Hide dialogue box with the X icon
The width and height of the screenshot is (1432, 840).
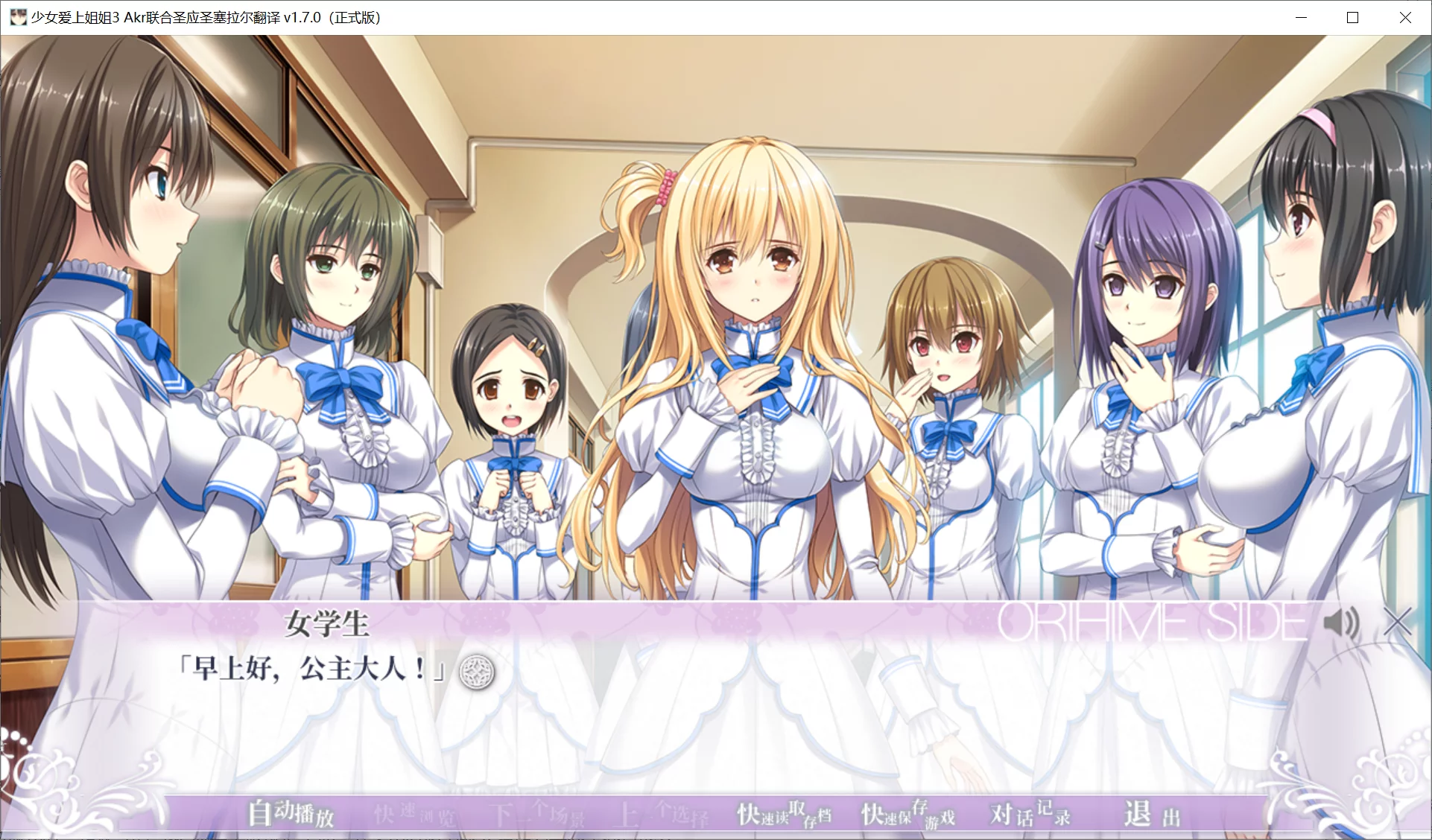[1398, 623]
